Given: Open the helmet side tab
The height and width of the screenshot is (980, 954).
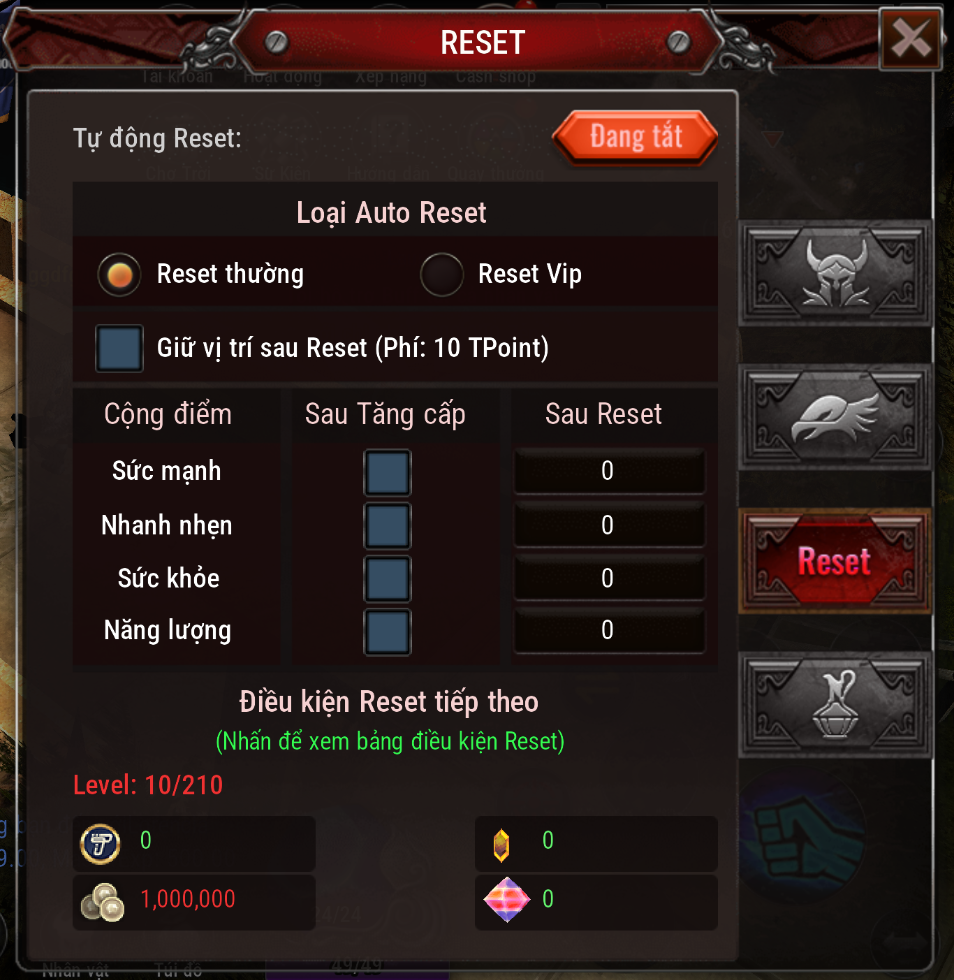Looking at the screenshot, I should [x=835, y=273].
